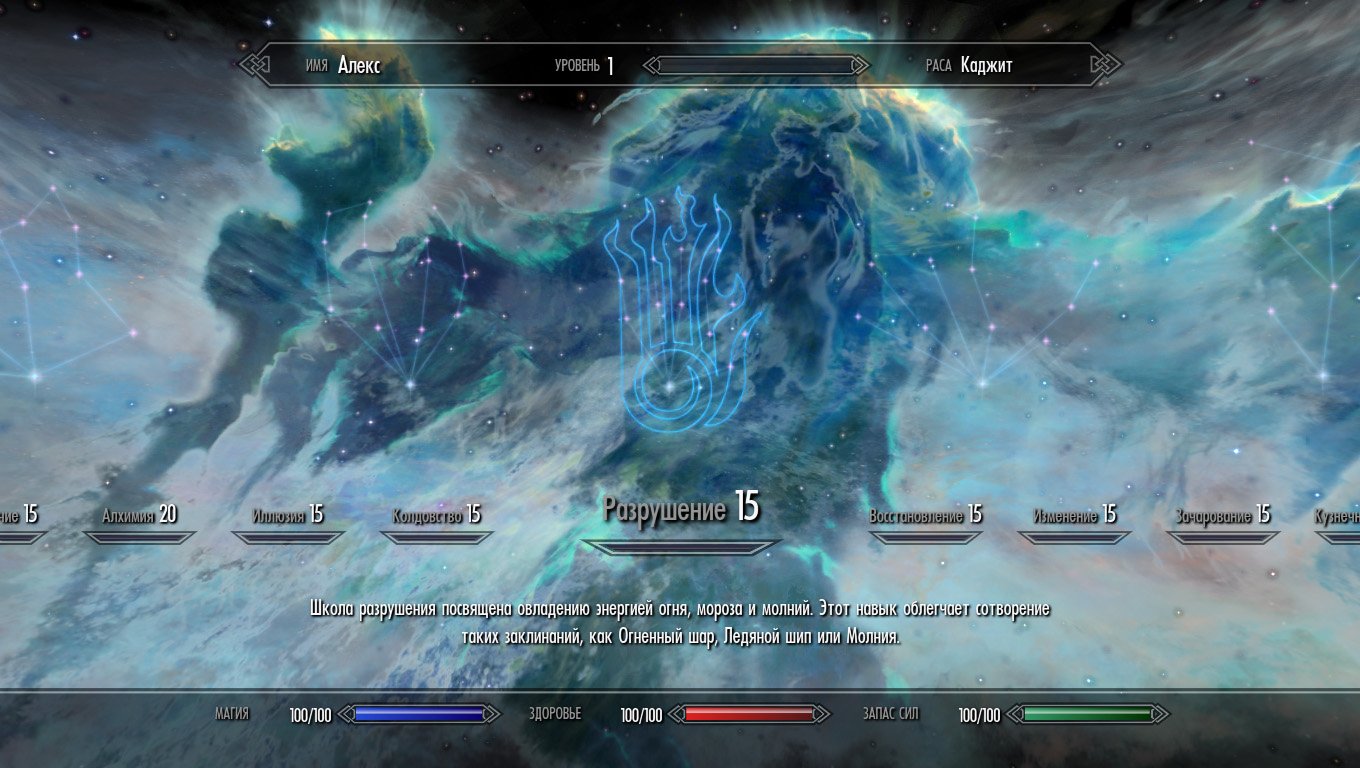The height and width of the screenshot is (768, 1360).
Task: Switch to the Колдовство skill
Action: point(436,516)
